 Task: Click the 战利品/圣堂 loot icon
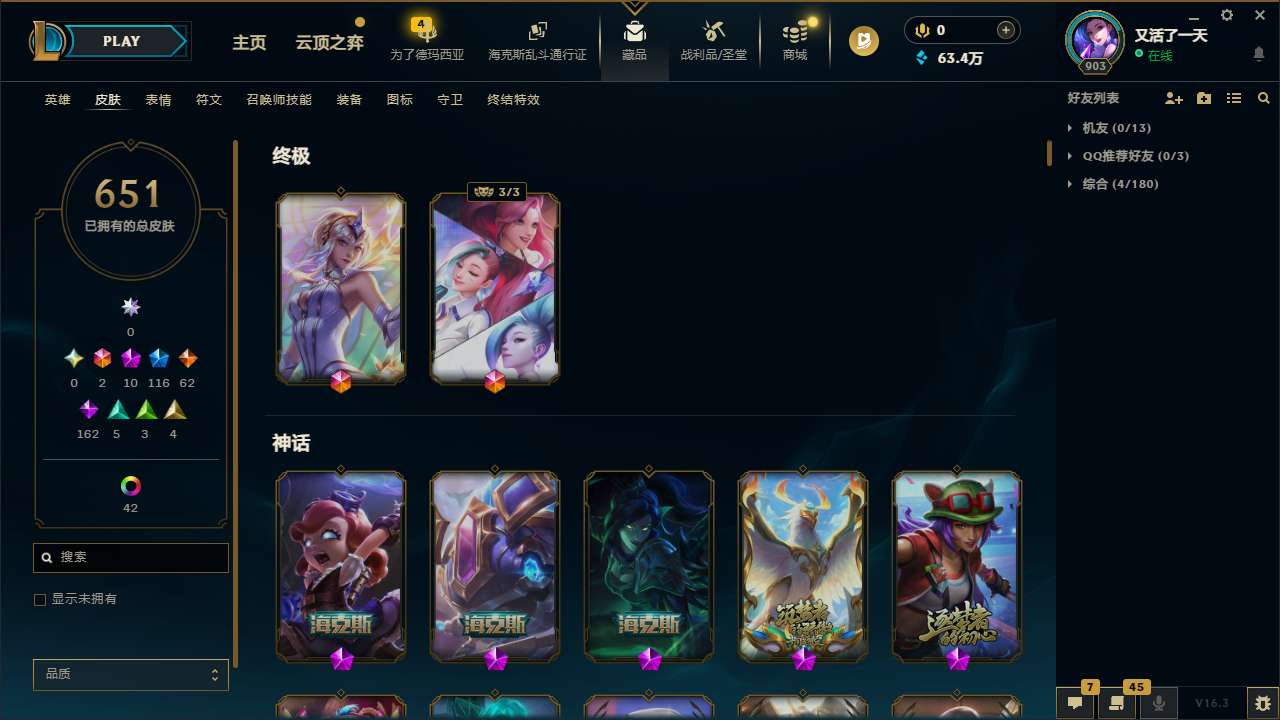point(713,40)
